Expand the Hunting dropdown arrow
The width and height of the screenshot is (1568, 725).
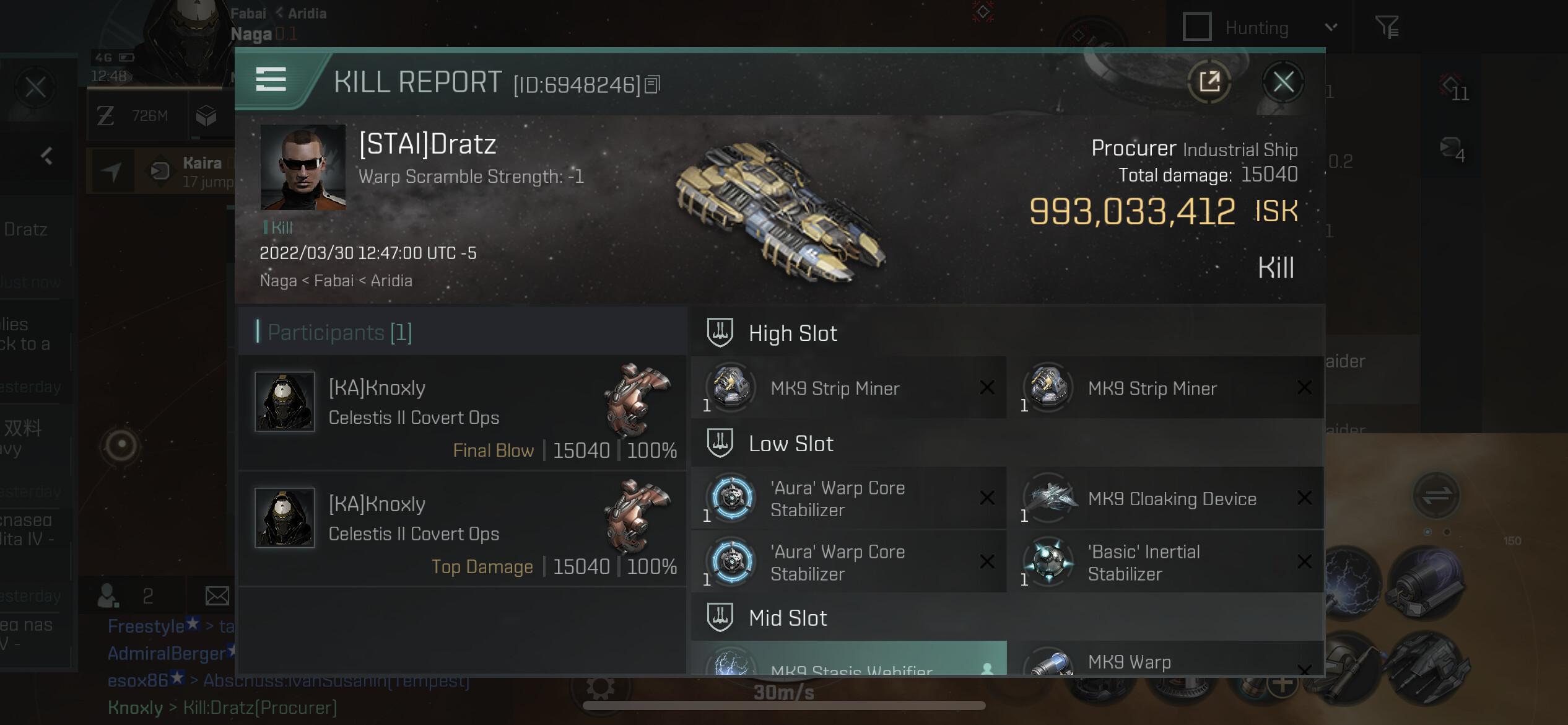pyautogui.click(x=1331, y=27)
